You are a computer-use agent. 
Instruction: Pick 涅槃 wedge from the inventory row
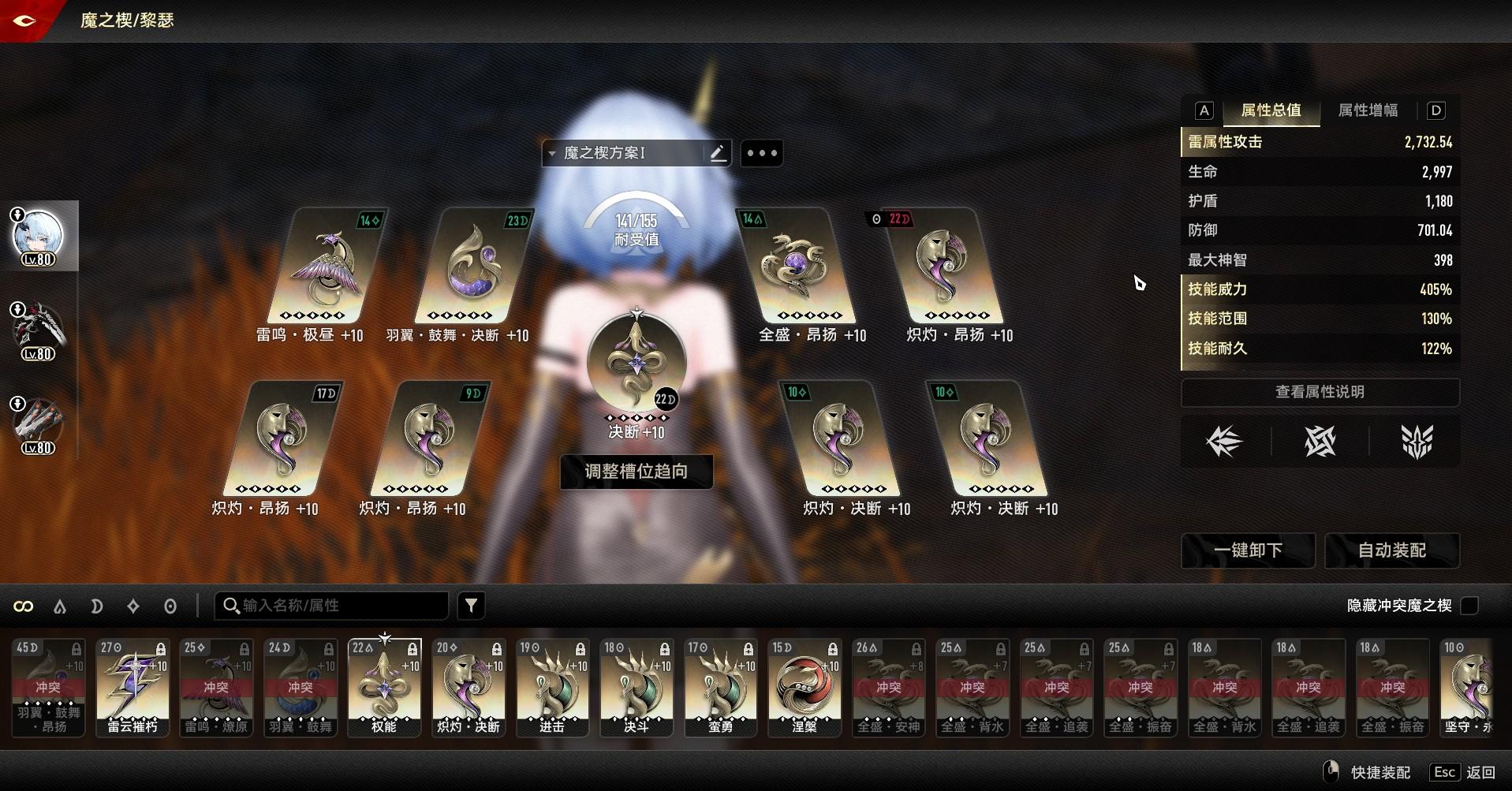pos(805,687)
